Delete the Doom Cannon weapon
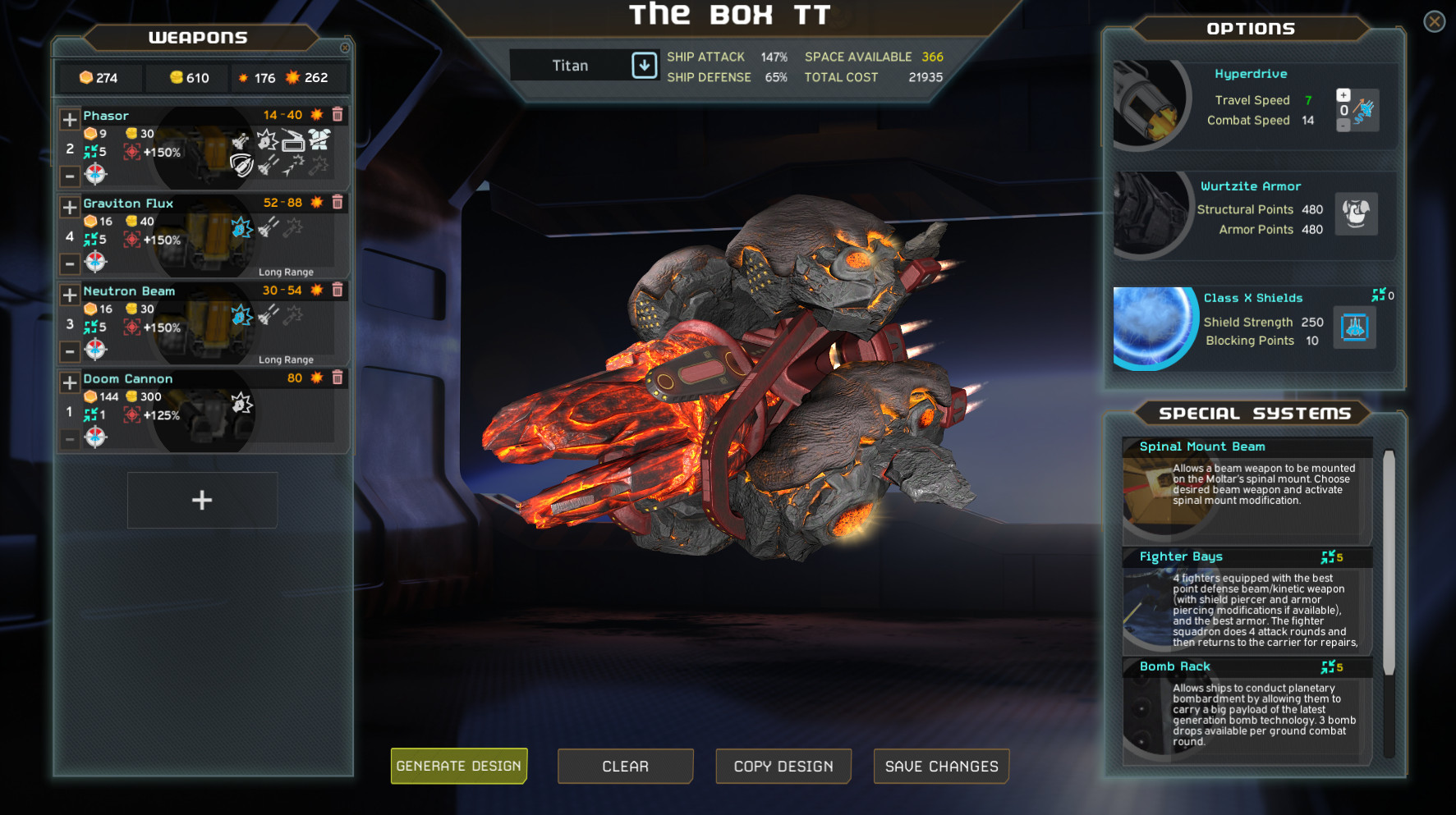Image resolution: width=1456 pixels, height=815 pixels. point(338,378)
